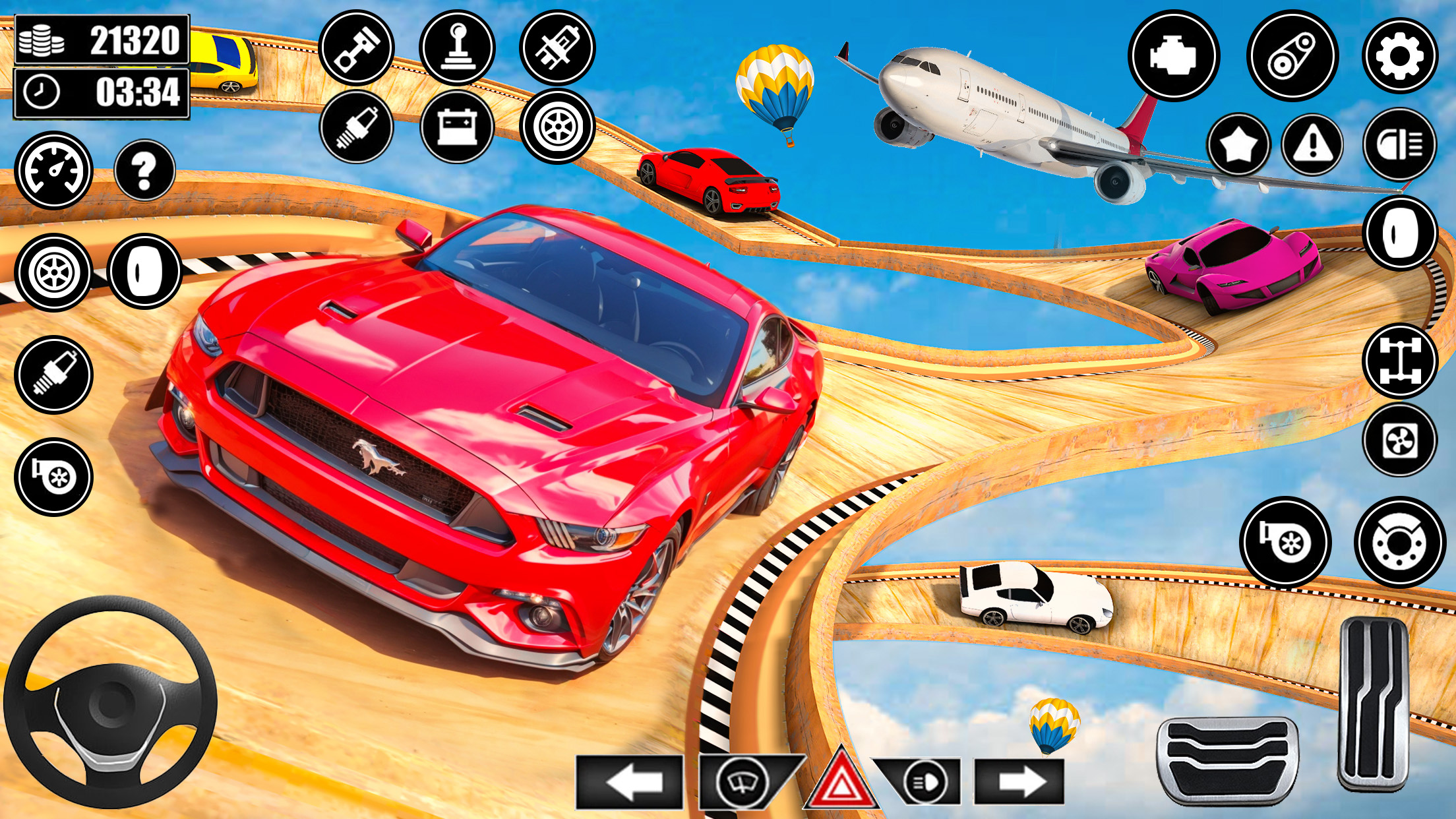Image resolution: width=1456 pixels, height=819 pixels.
Task: Click the steering wheel control
Action: (x=110, y=702)
